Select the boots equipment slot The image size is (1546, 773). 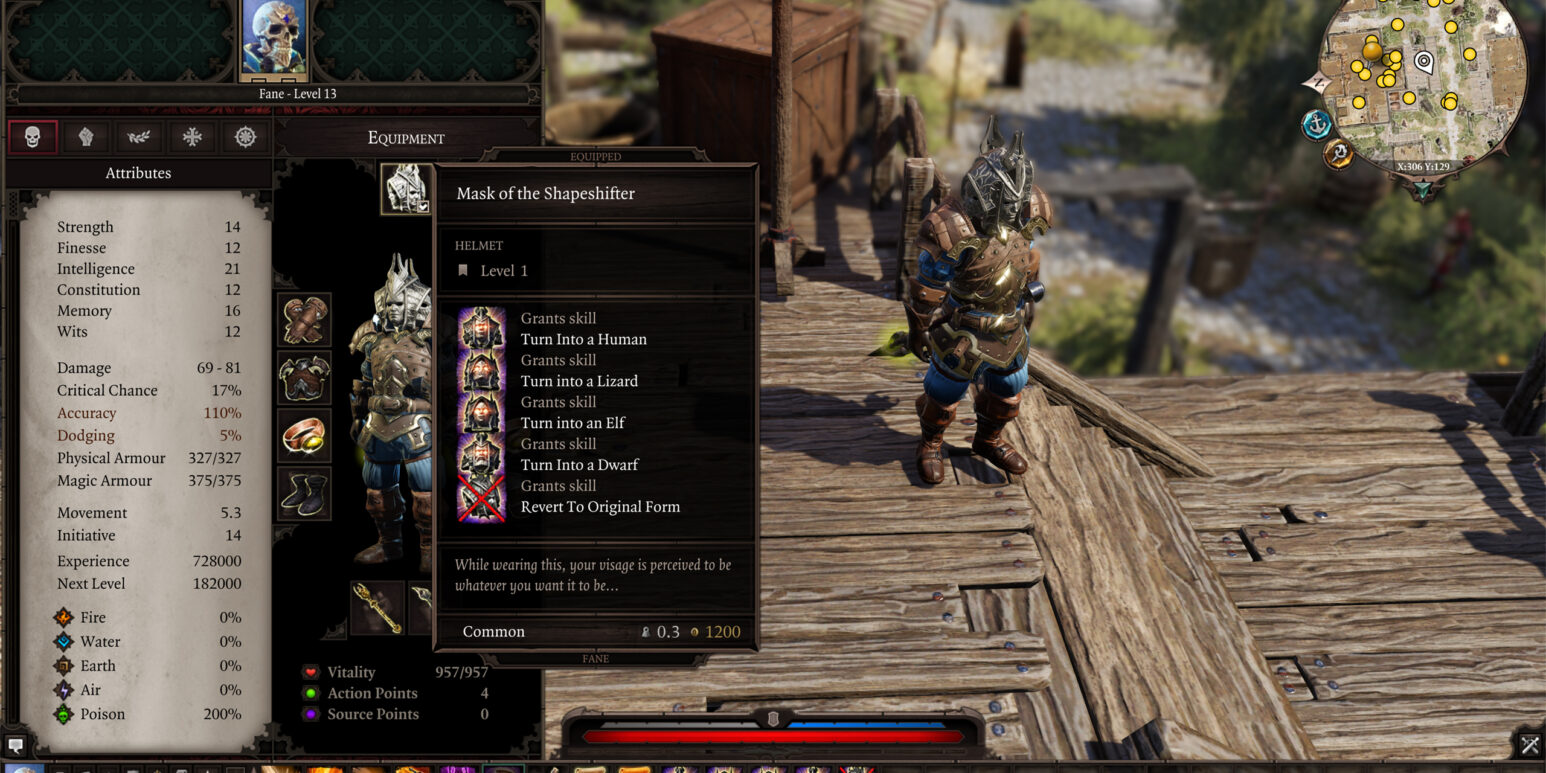click(x=304, y=493)
